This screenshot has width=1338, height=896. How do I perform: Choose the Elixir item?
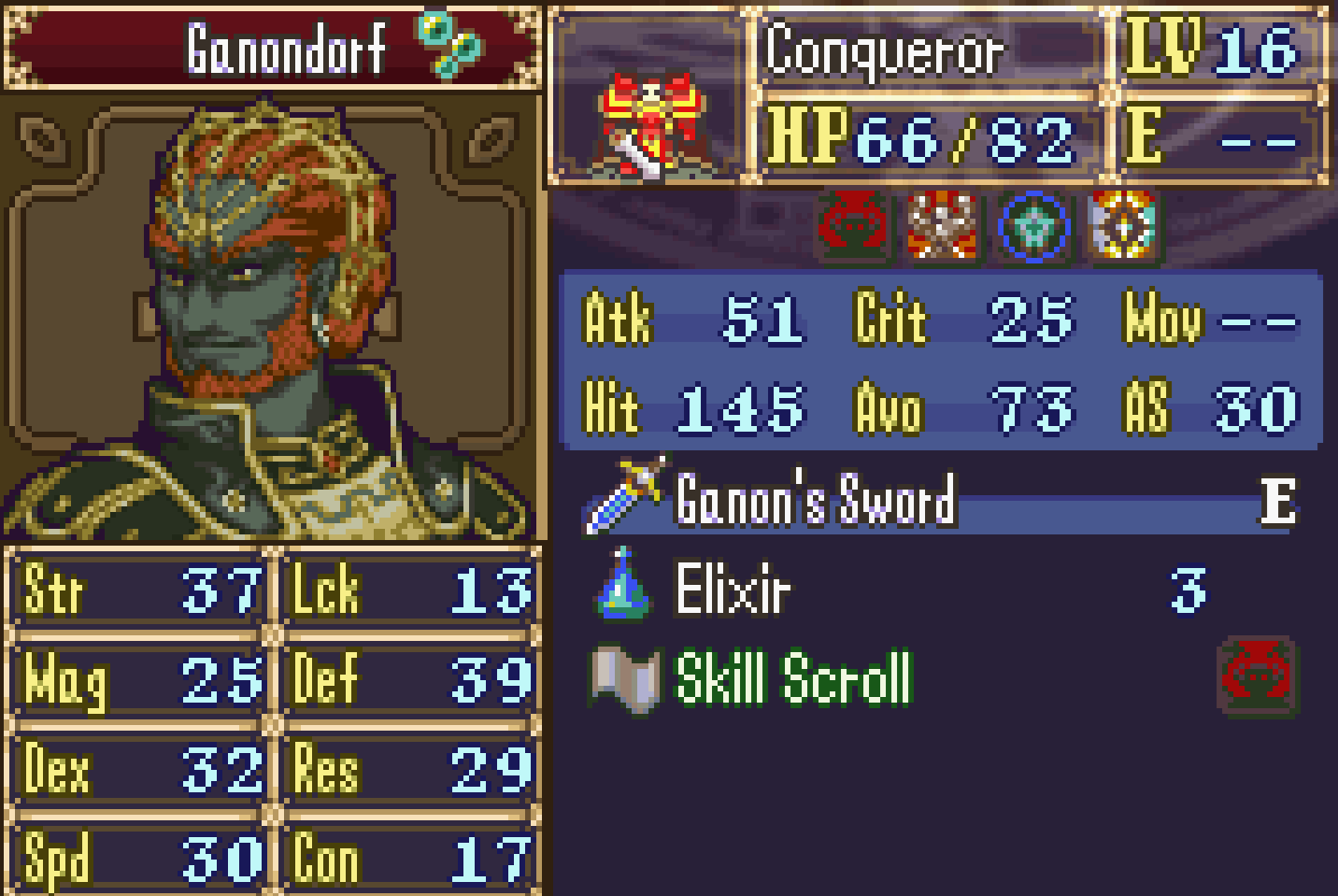pos(733,590)
